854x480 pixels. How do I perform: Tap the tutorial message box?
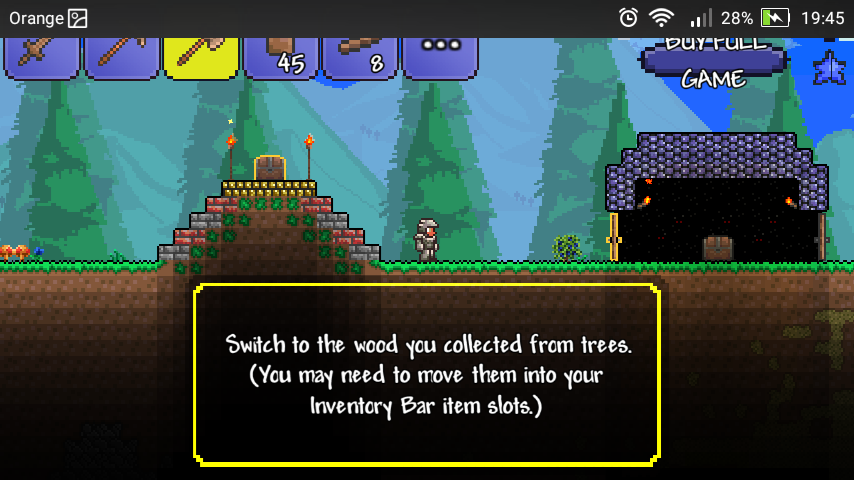(427, 375)
